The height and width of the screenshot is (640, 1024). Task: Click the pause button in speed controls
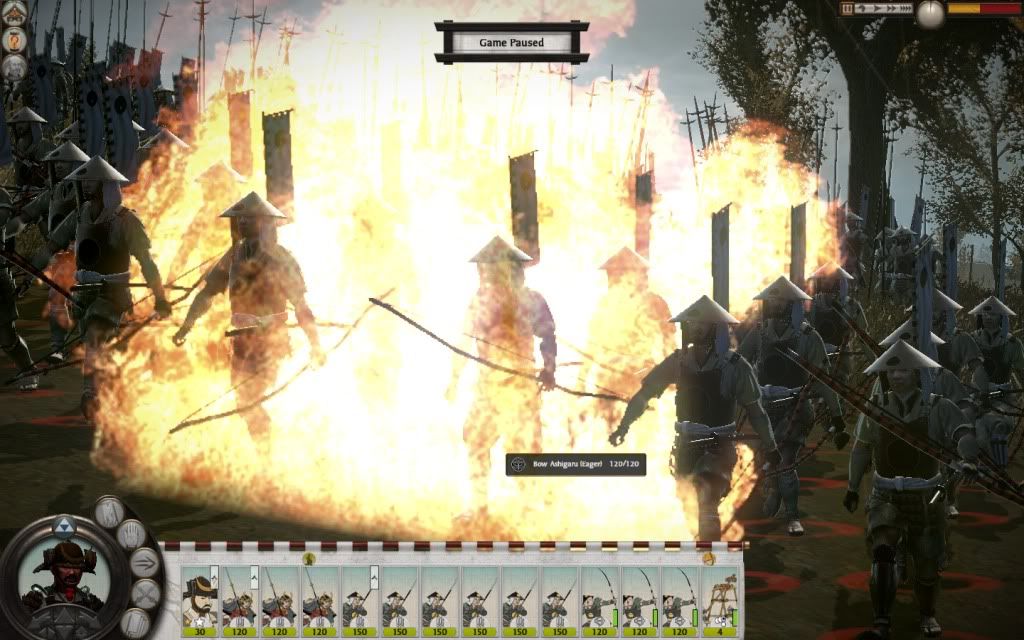tap(847, 8)
